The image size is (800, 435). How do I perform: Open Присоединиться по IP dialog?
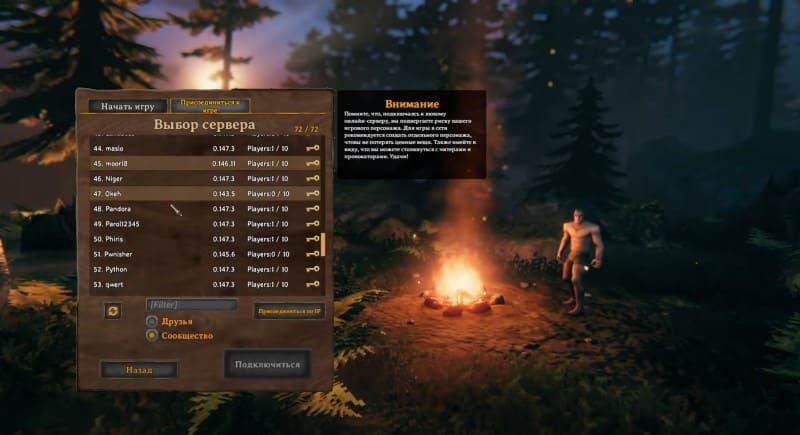[289, 311]
